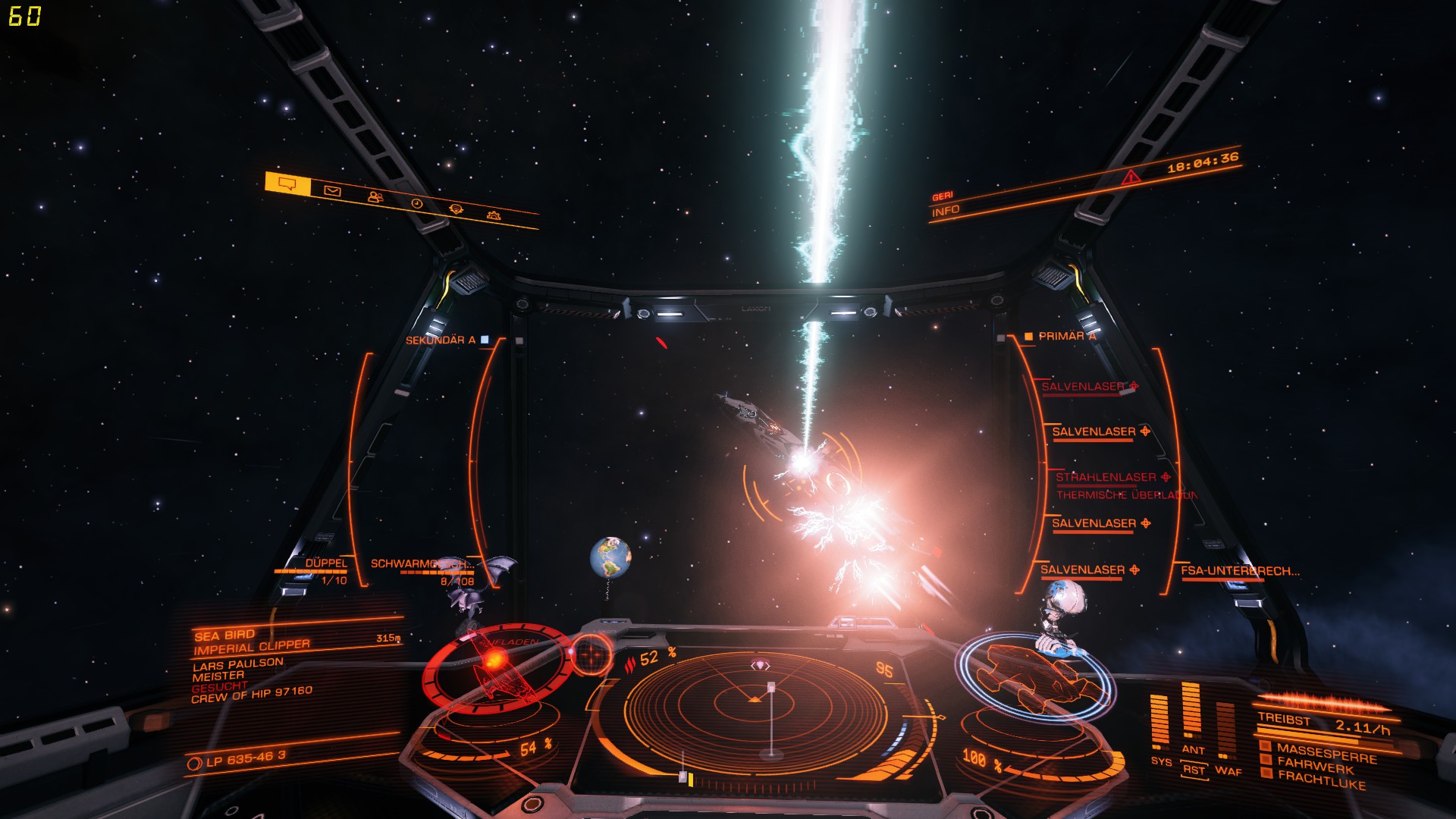Open the comms settings gear tab
The image size is (1456, 819).
click(x=495, y=215)
